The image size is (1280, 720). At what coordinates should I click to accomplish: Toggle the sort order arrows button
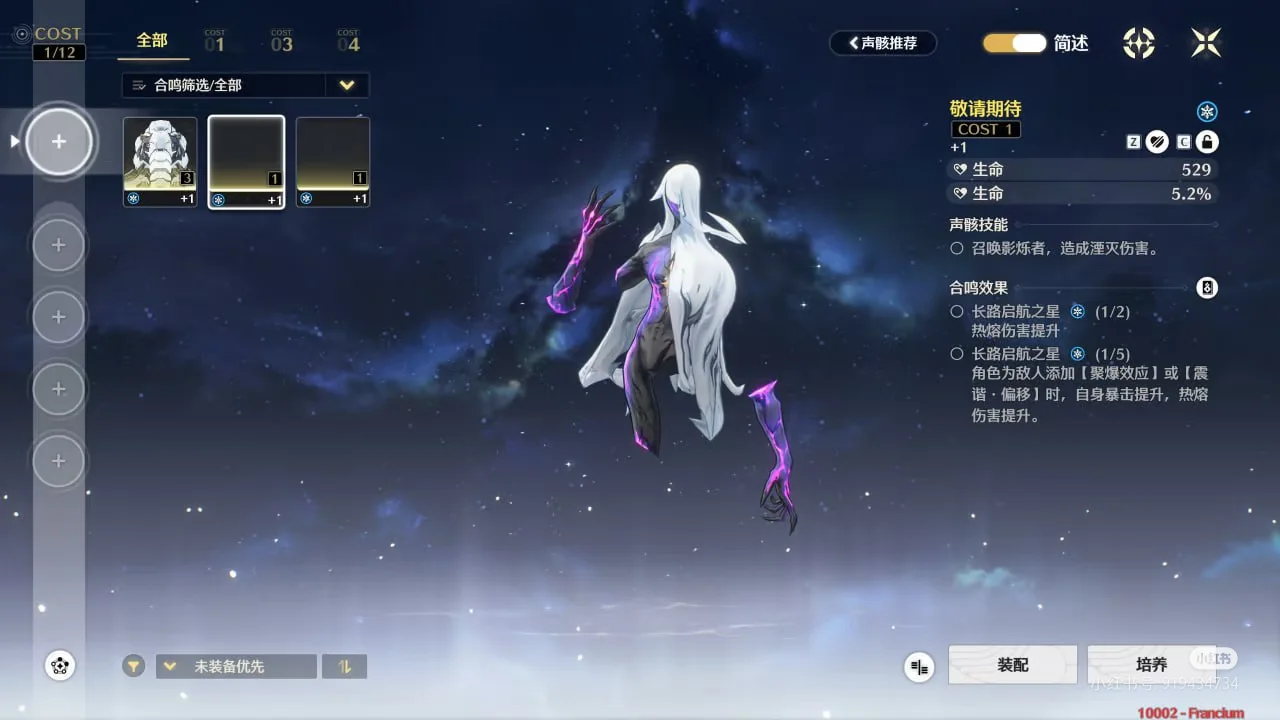(345, 666)
